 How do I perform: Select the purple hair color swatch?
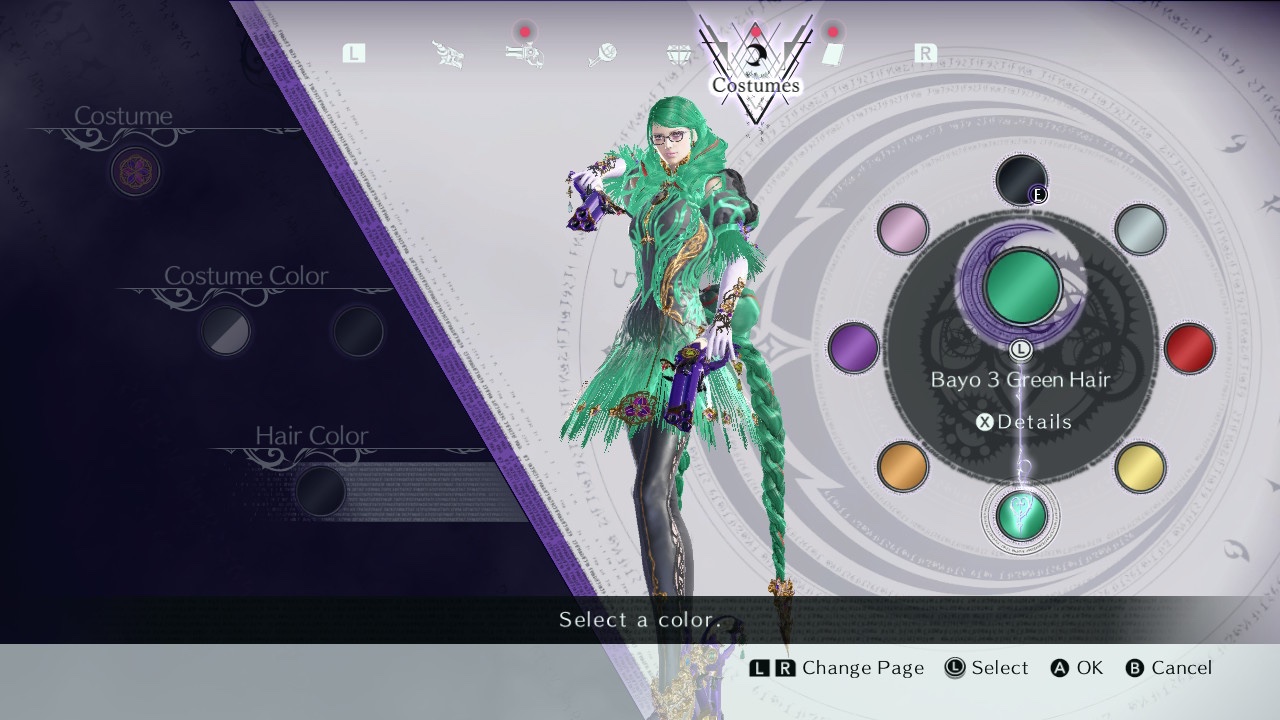tap(853, 348)
